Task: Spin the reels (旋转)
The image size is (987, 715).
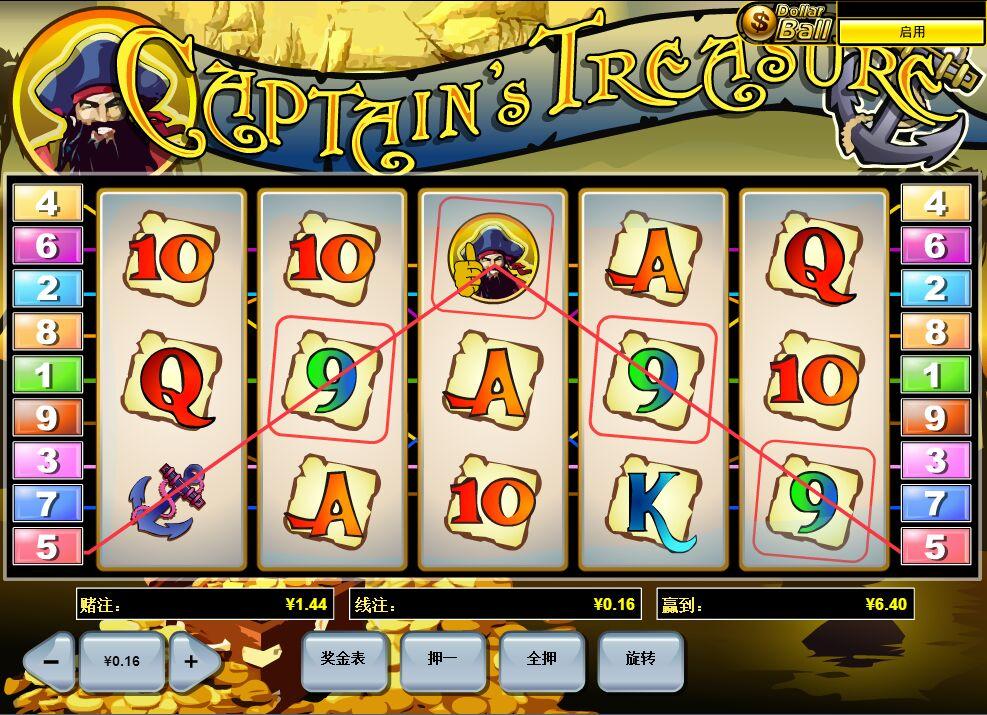Action: coord(640,659)
